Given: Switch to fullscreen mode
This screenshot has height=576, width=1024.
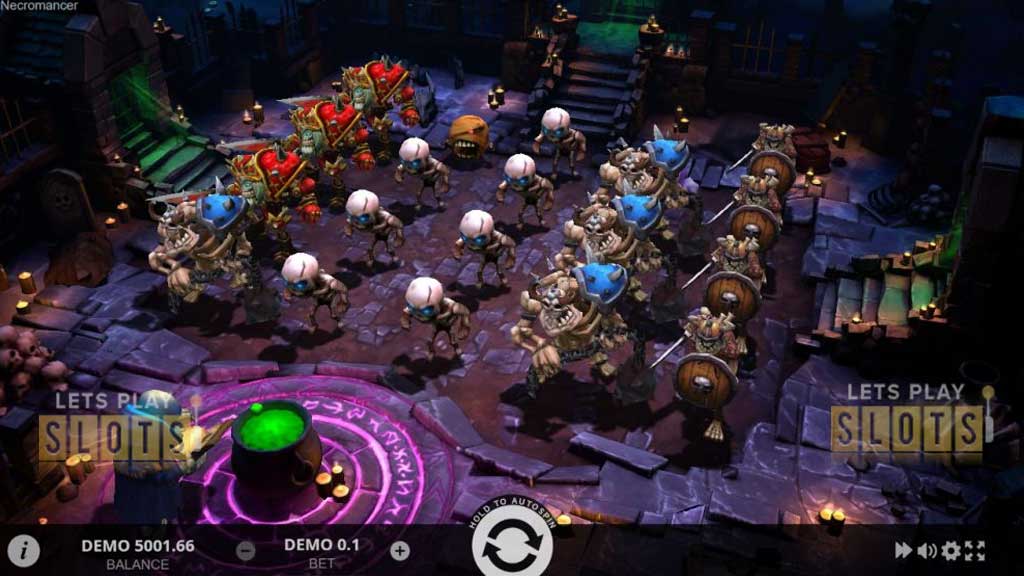Looking at the screenshot, I should (x=976, y=550).
